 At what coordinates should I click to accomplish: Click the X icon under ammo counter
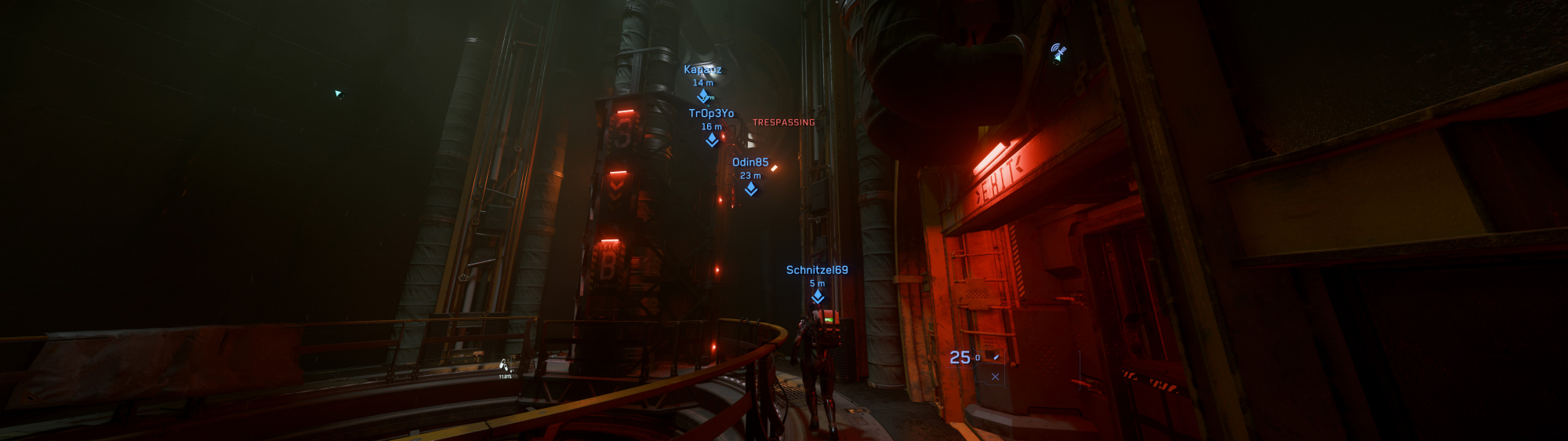point(995,377)
